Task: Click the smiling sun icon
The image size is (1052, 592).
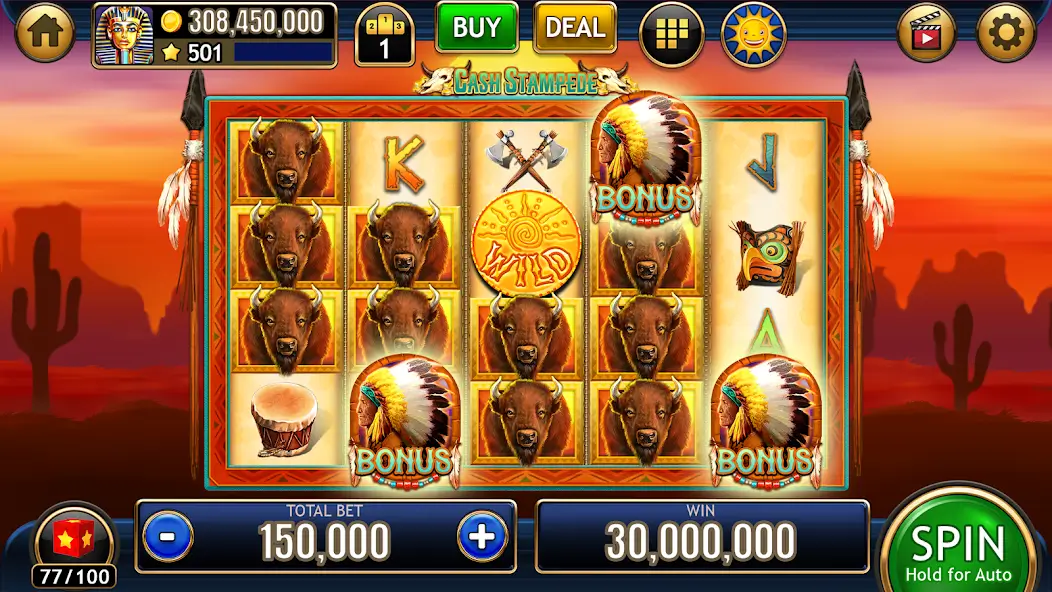Action: pos(753,35)
